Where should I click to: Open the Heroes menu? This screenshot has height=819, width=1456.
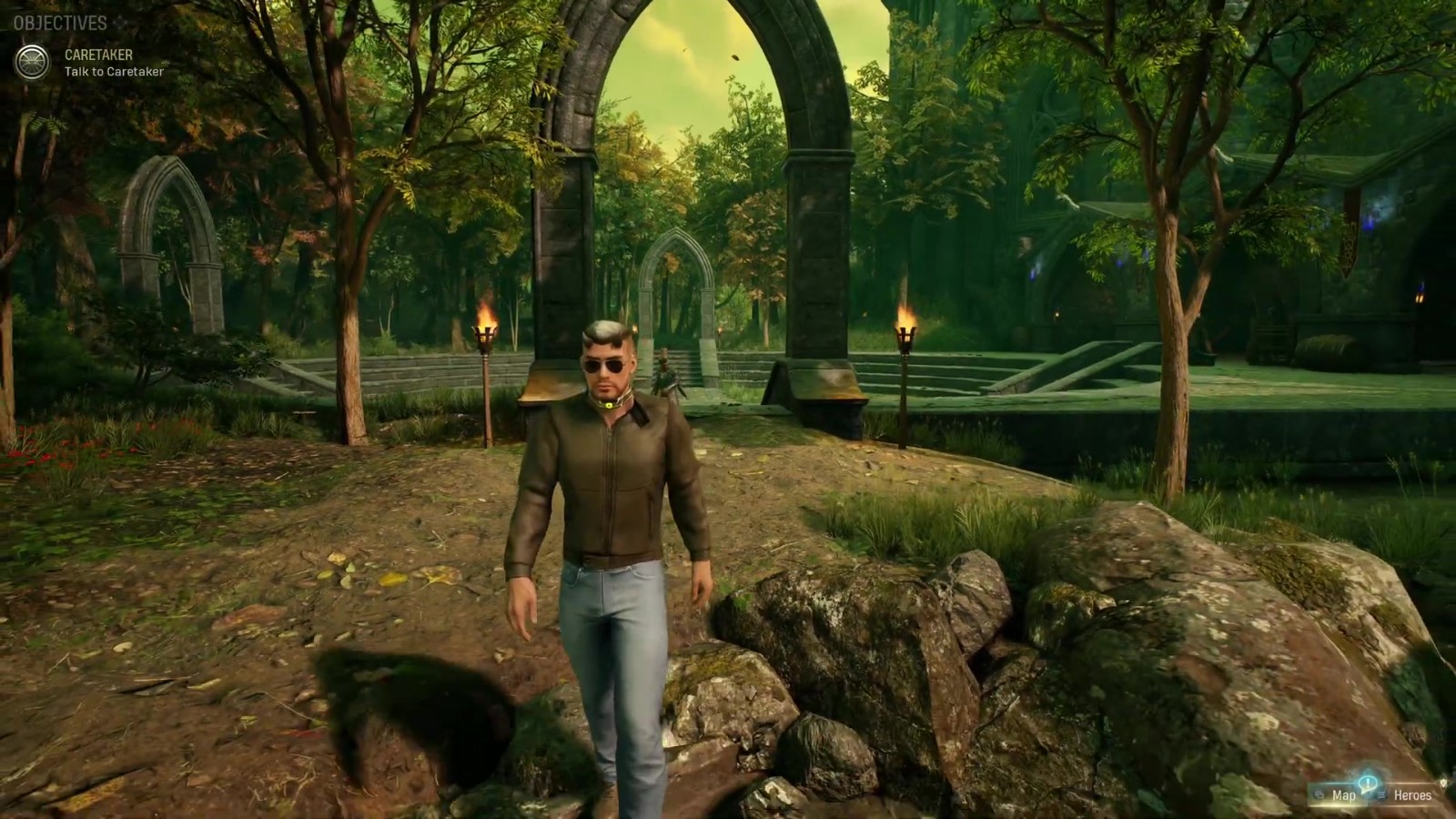pyautogui.click(x=1412, y=795)
